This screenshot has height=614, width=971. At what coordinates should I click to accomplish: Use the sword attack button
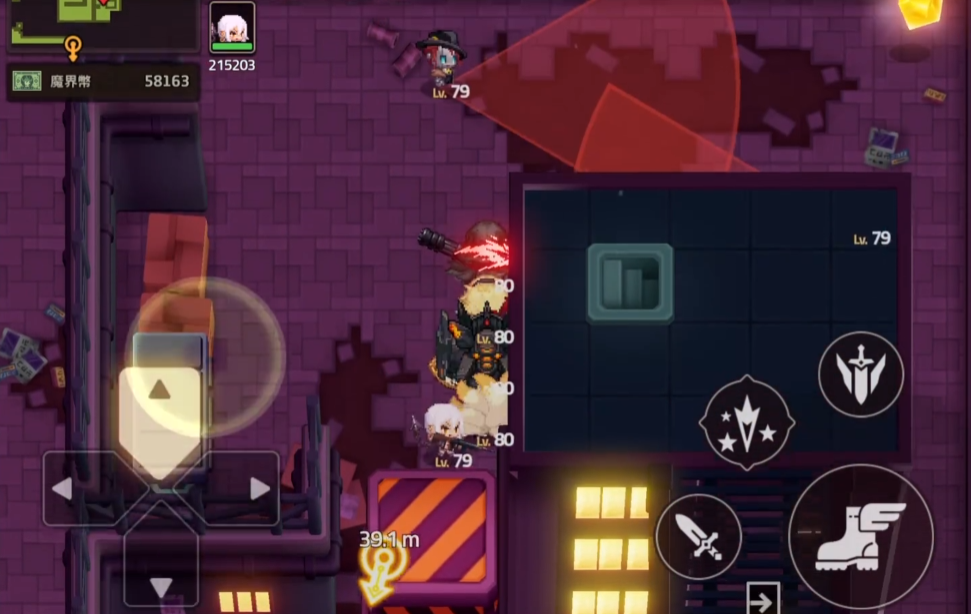698,537
